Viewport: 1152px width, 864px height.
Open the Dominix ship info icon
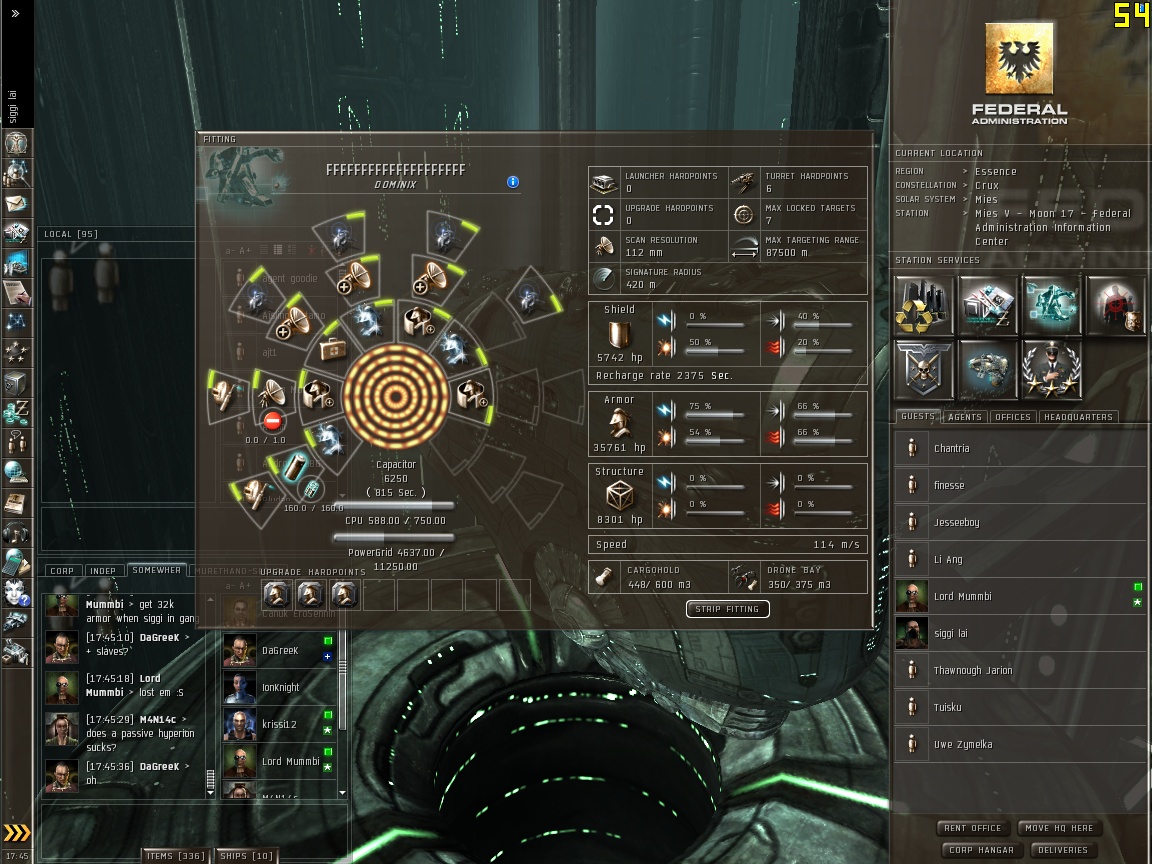[x=513, y=182]
